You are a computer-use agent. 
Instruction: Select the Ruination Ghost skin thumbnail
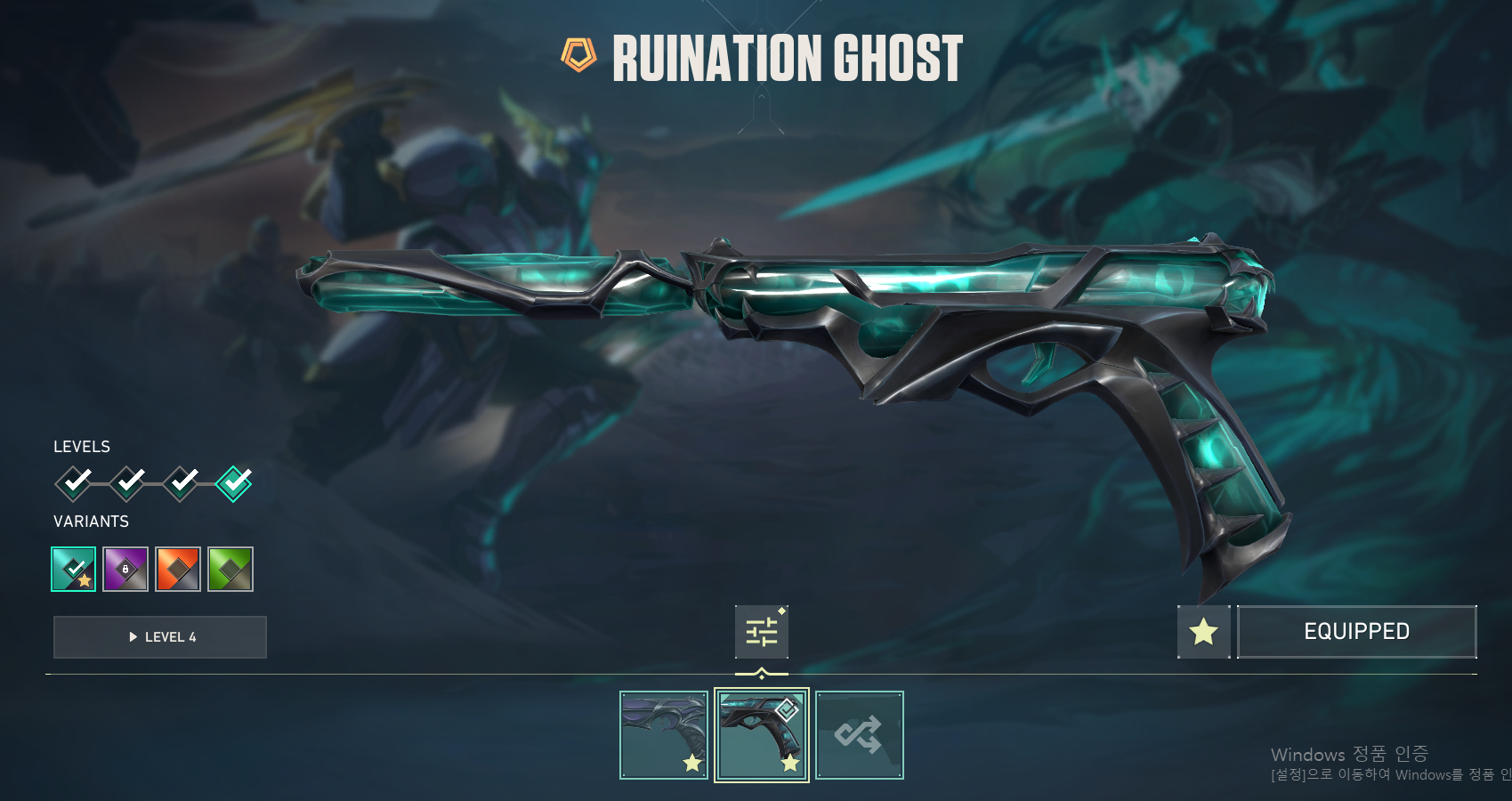pyautogui.click(x=762, y=735)
